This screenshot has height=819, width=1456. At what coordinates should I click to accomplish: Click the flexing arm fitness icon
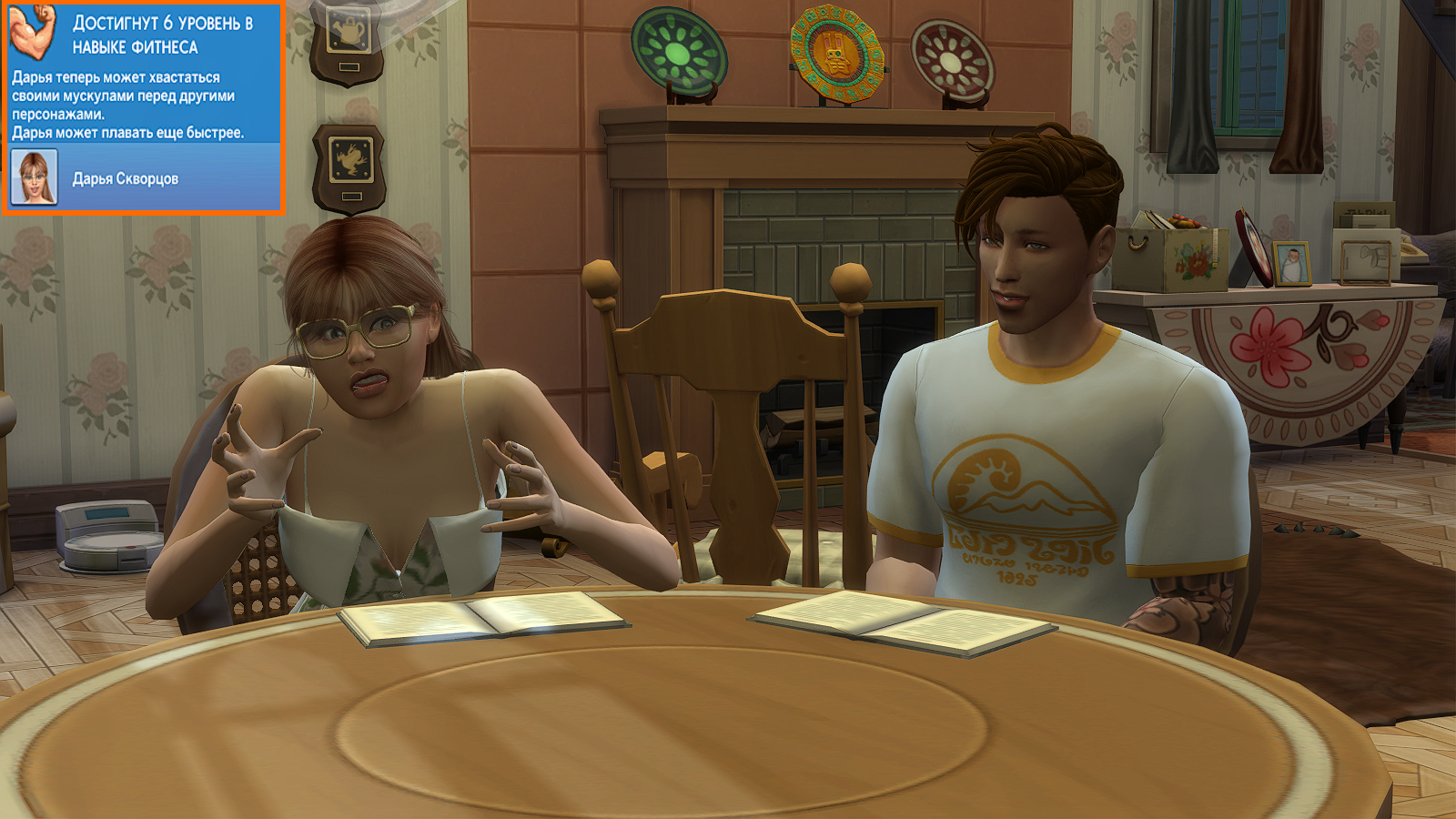tap(33, 33)
